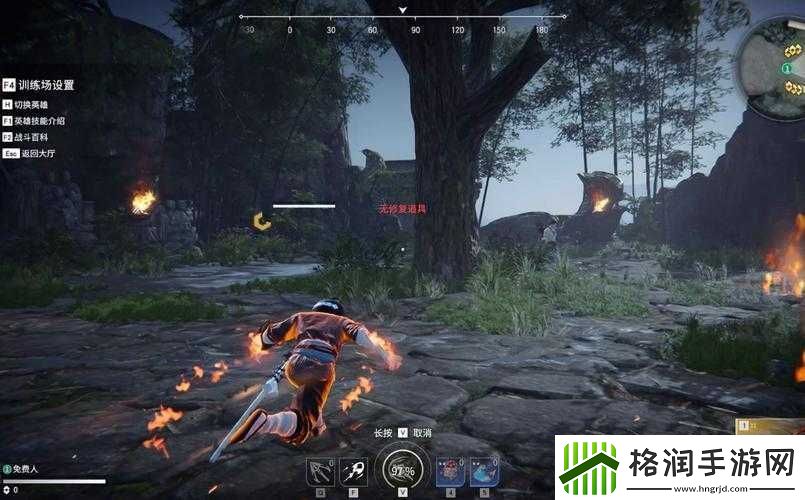Click the central 97% ultimate gauge
This screenshot has height=500, width=805.
coord(402,468)
